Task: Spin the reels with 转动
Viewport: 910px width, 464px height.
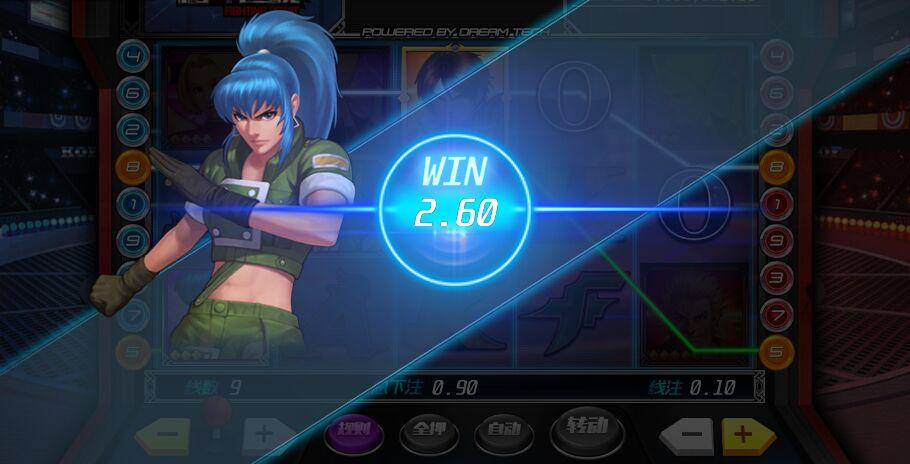Action: tap(587, 428)
